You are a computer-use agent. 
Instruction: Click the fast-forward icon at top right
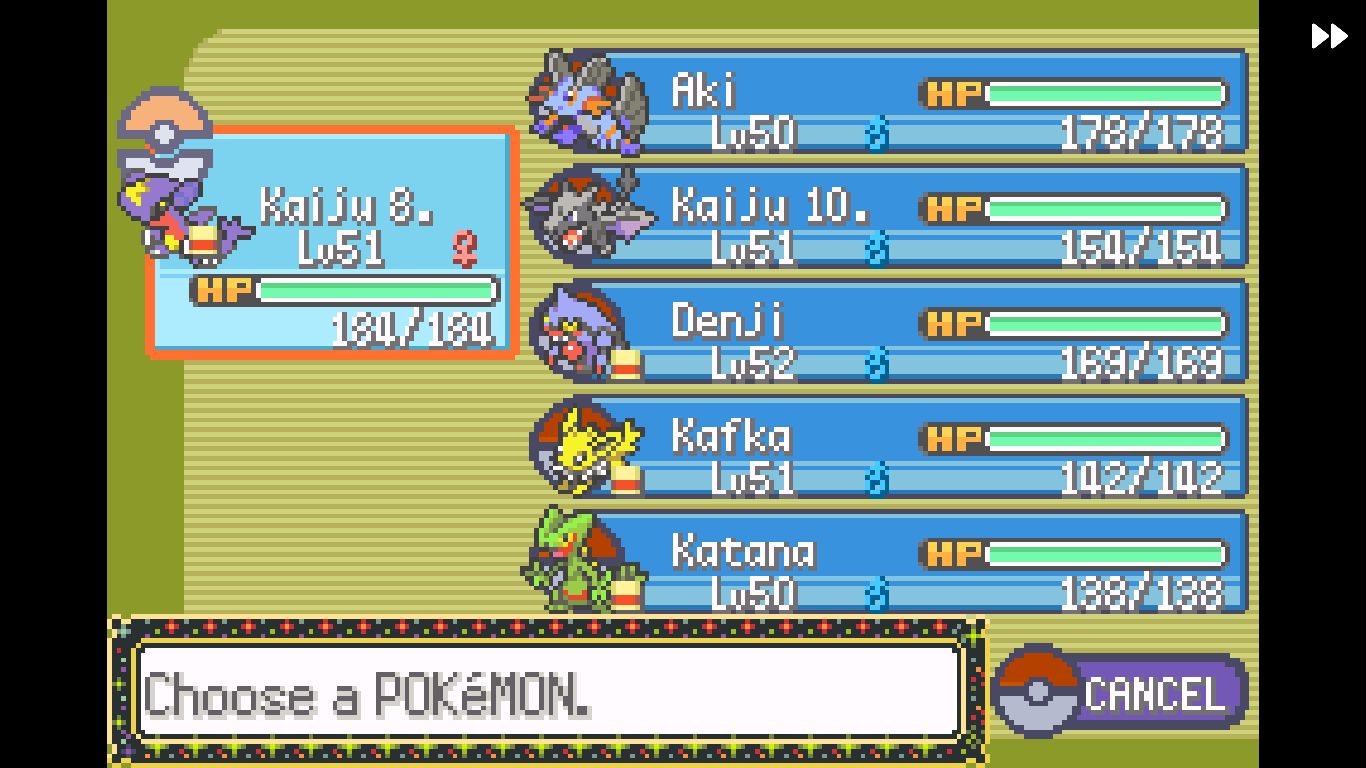pos(1328,36)
